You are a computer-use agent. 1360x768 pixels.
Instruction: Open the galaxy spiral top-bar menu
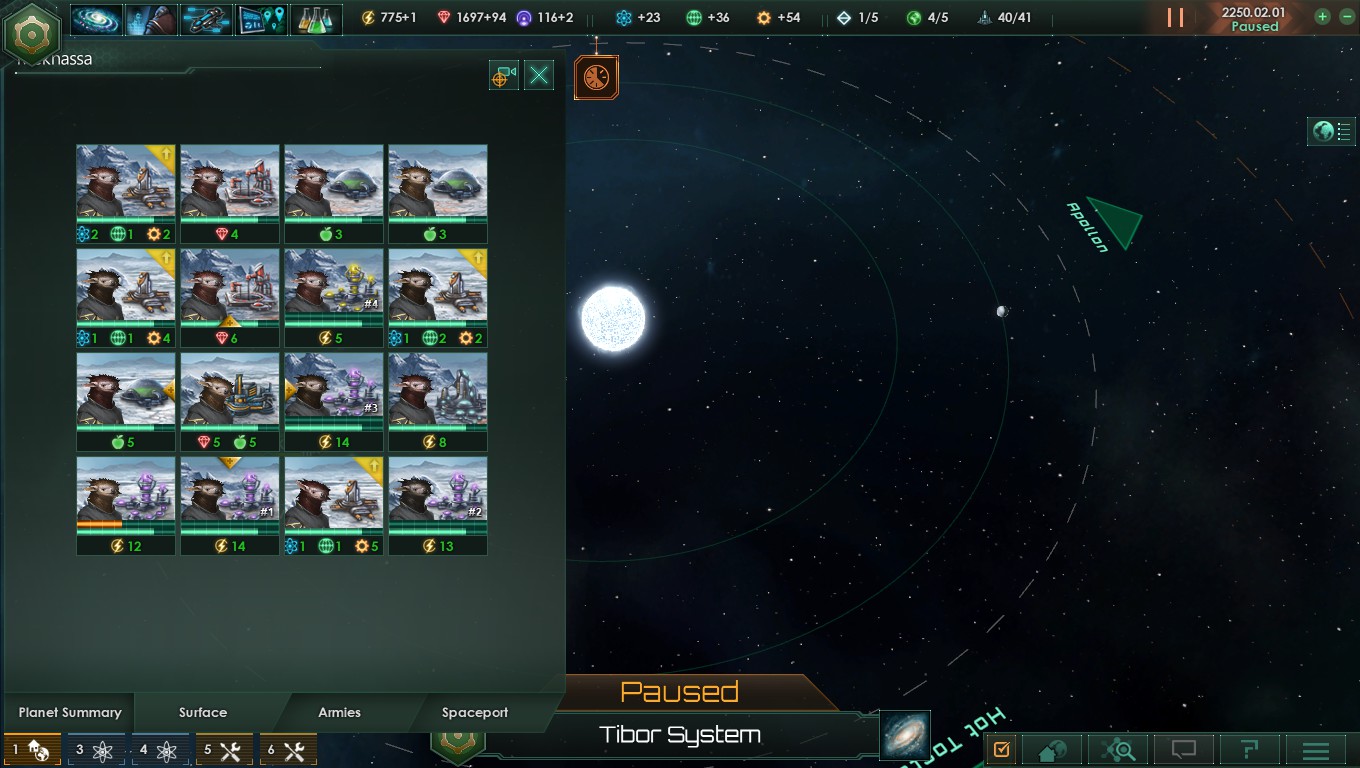(97, 18)
